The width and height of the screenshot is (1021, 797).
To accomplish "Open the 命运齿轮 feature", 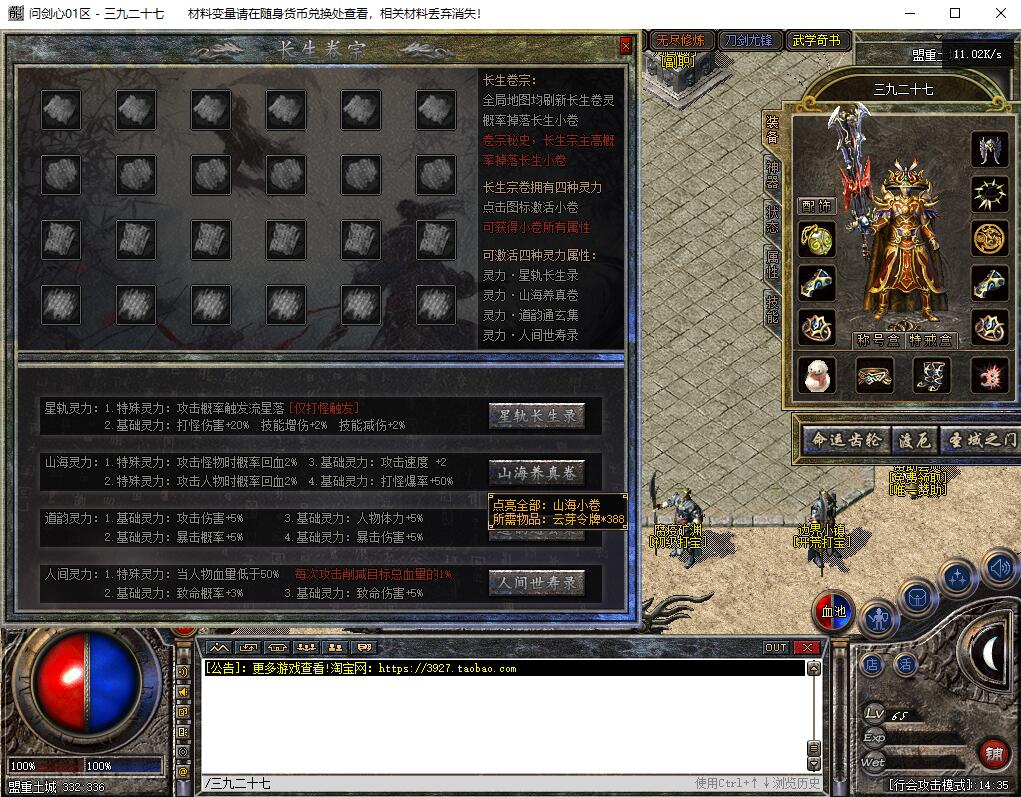I will pyautogui.click(x=846, y=439).
